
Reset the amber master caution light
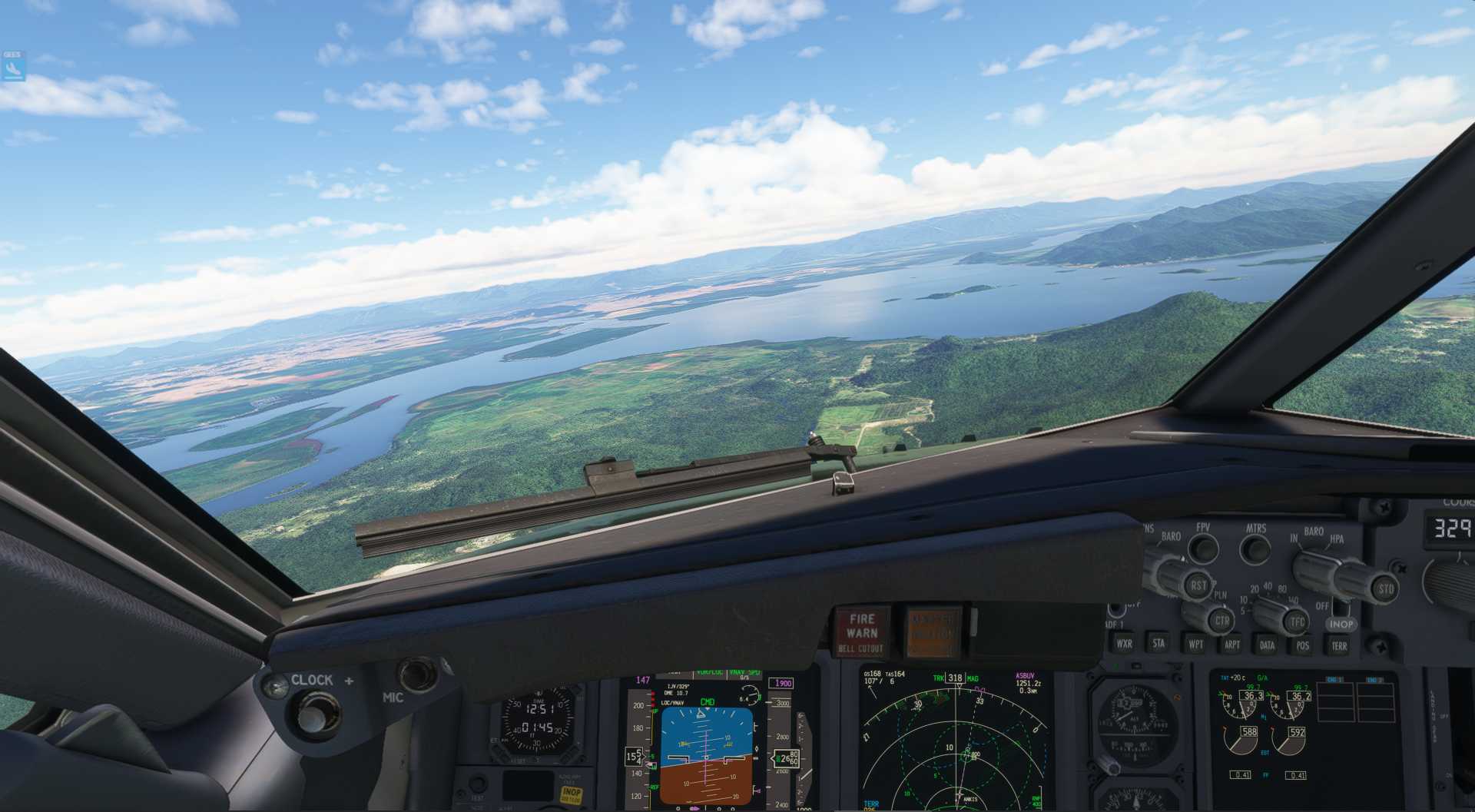pyautogui.click(x=933, y=633)
